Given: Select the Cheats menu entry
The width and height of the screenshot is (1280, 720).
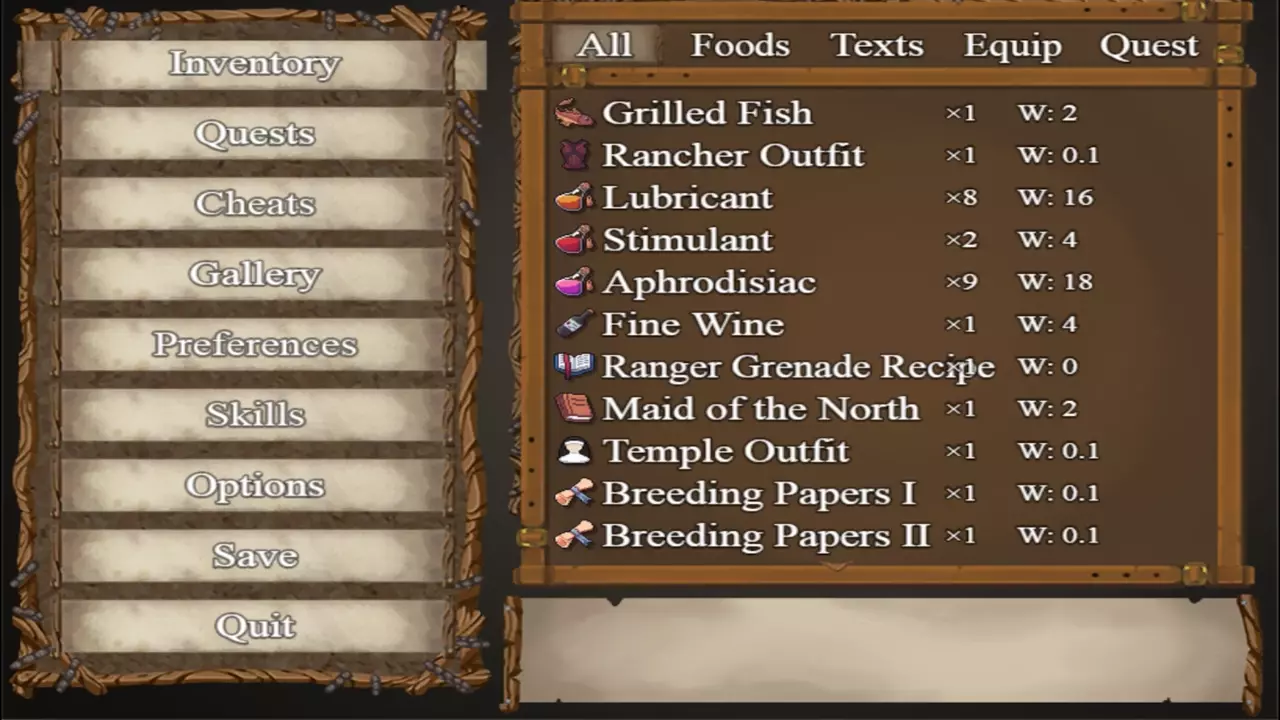Looking at the screenshot, I should click(254, 204).
